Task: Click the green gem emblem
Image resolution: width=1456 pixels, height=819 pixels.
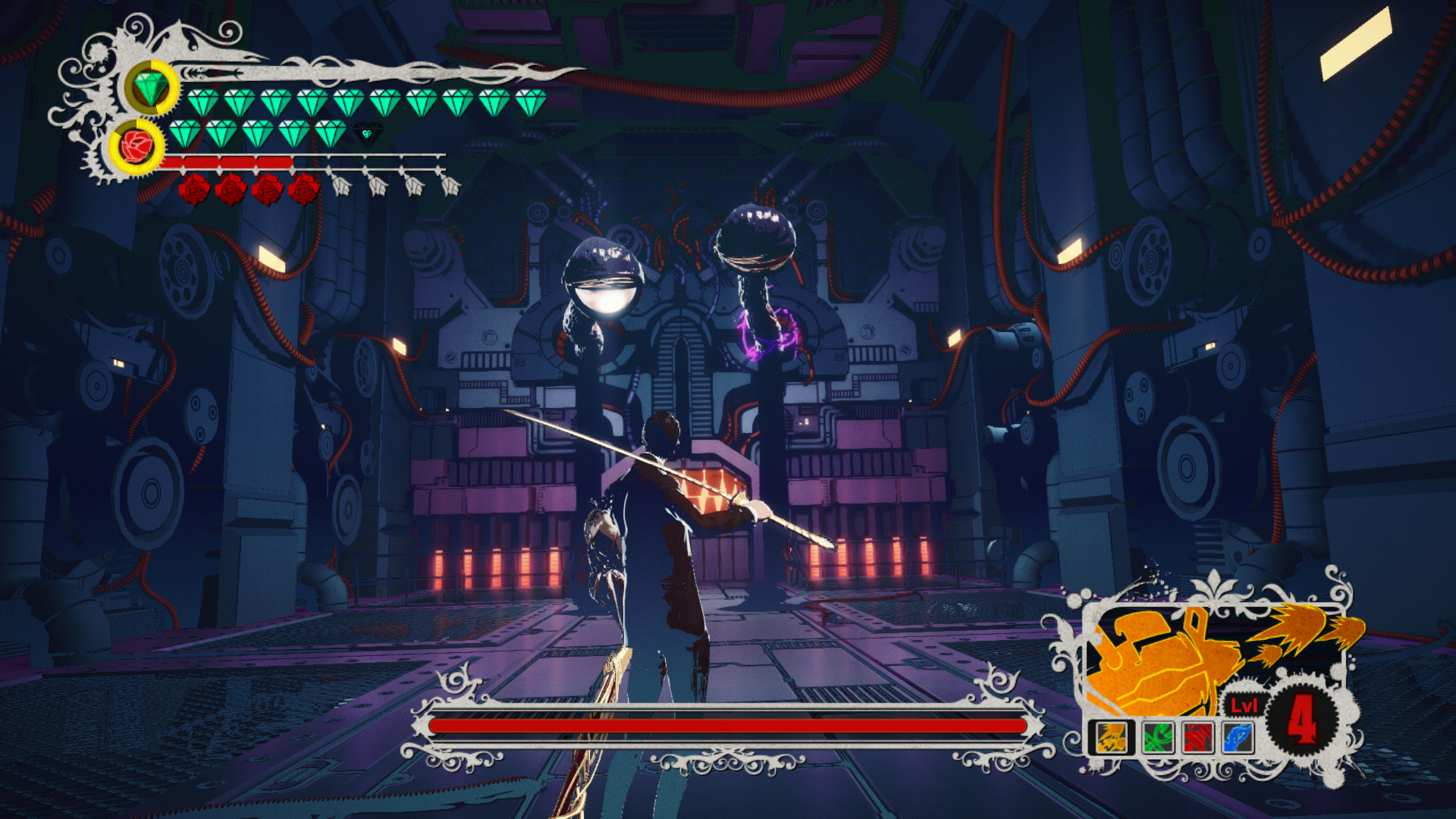Action: pos(151,87)
